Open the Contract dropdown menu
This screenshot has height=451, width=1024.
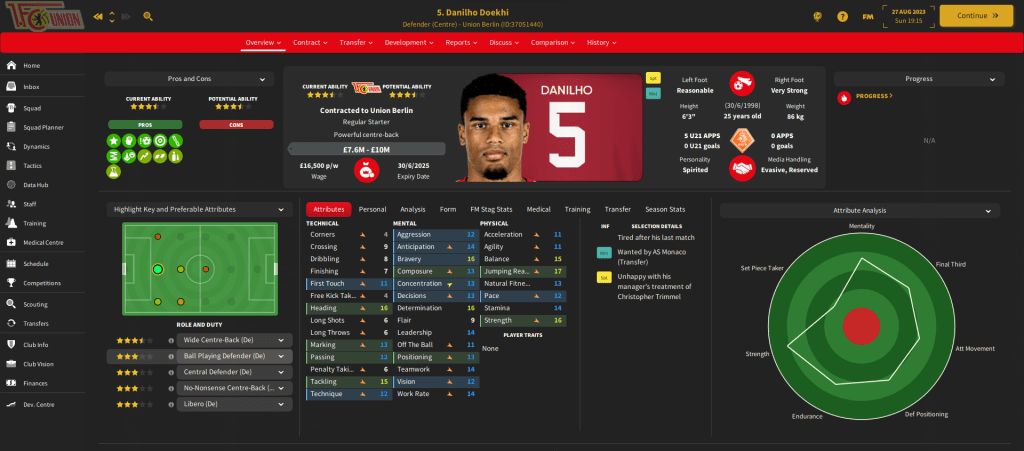(311, 43)
